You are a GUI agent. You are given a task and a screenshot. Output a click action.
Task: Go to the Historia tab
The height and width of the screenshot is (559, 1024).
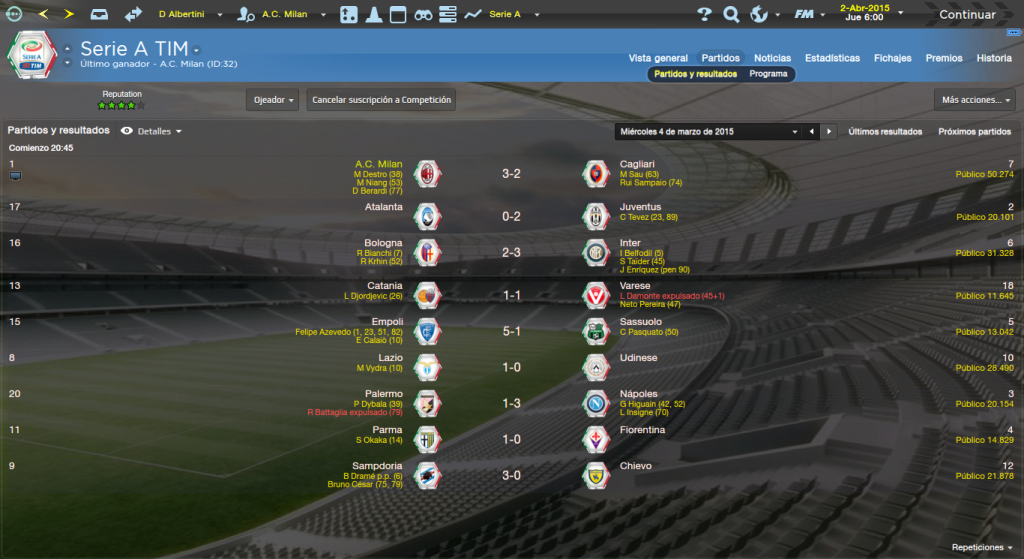tap(994, 58)
